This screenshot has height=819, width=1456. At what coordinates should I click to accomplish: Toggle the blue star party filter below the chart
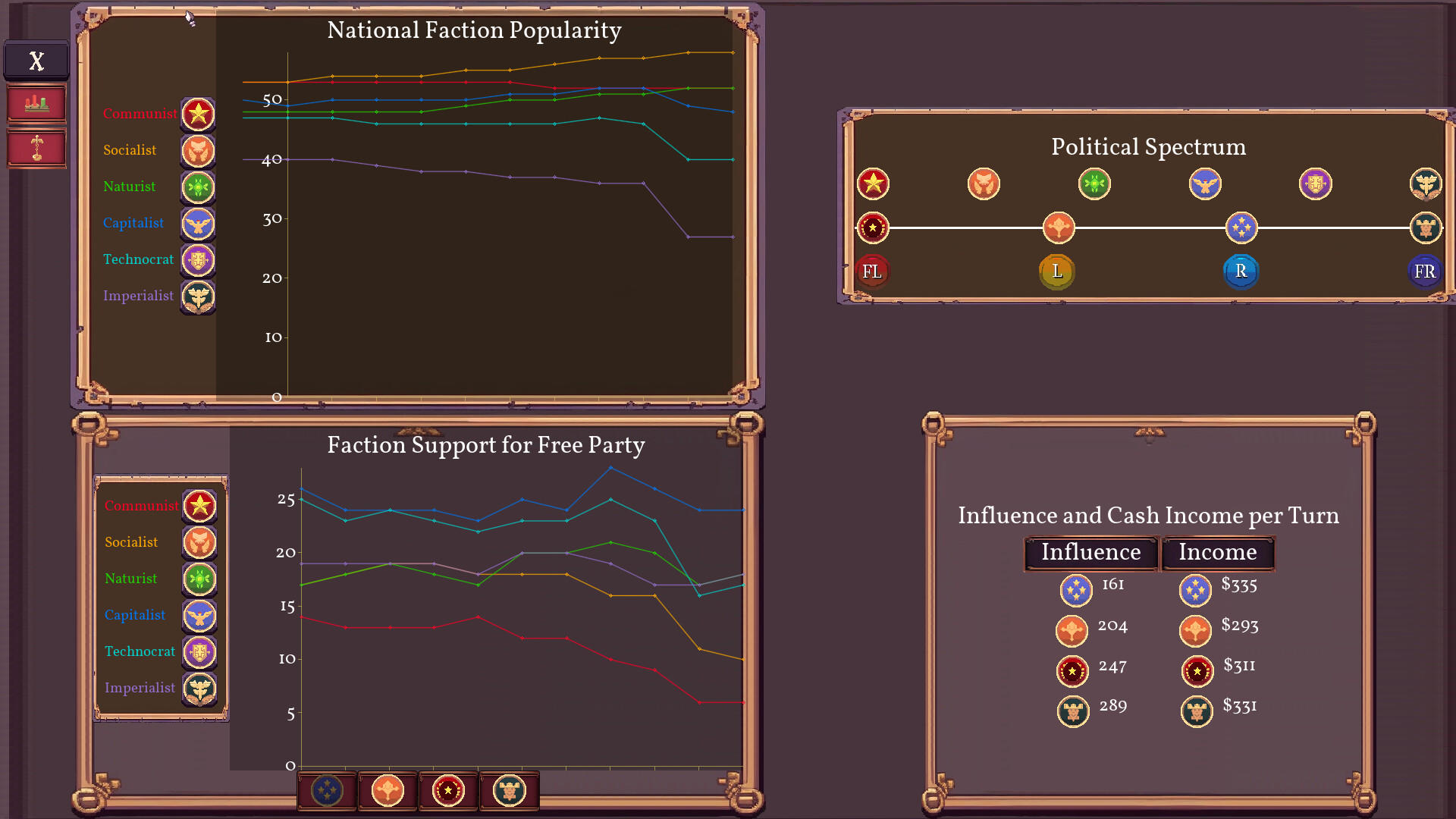(328, 790)
